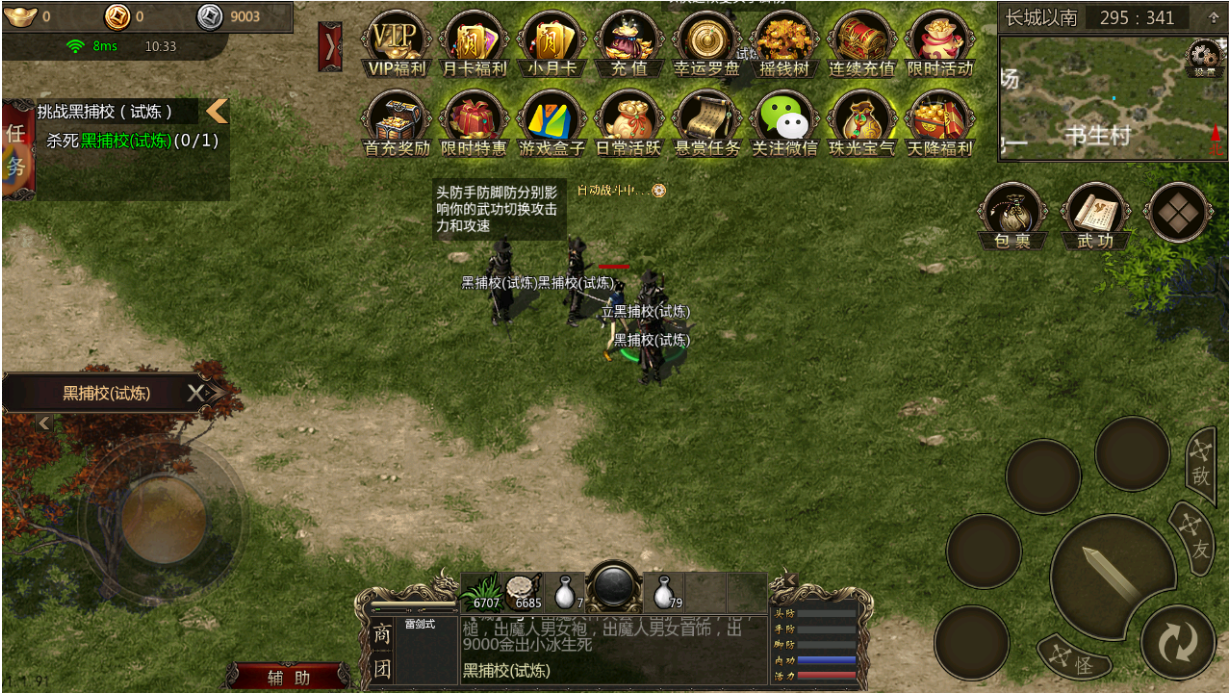Open the 武功 martial arts book
The height and width of the screenshot is (695, 1230).
1096,214
